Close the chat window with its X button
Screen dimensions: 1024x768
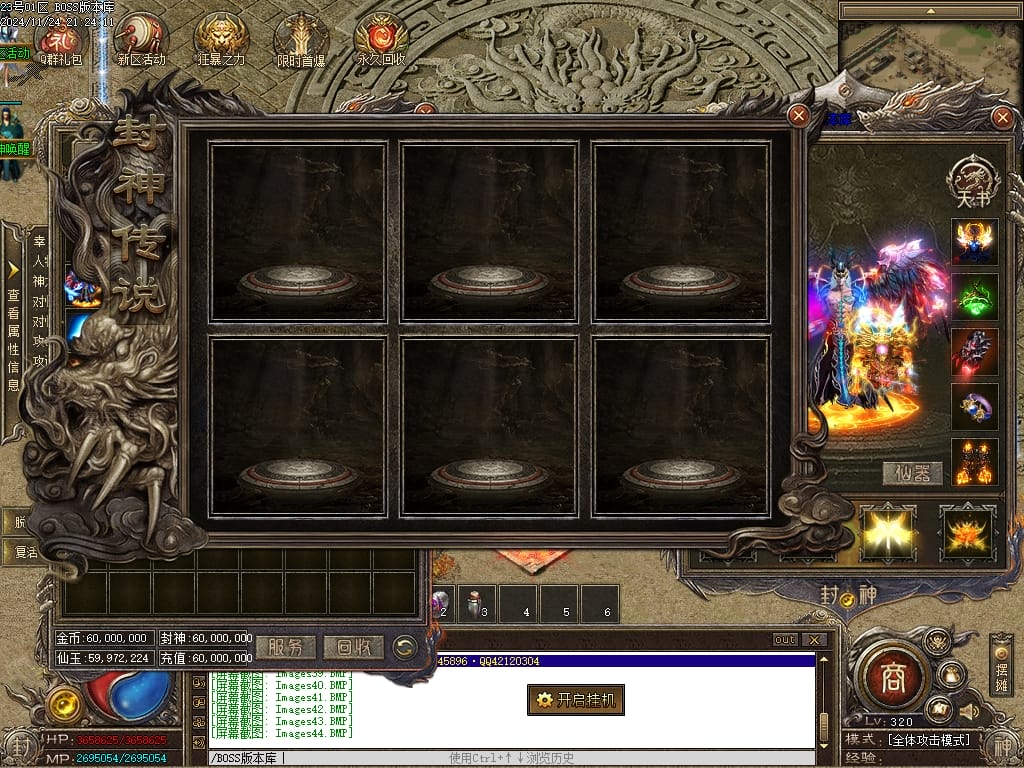816,640
